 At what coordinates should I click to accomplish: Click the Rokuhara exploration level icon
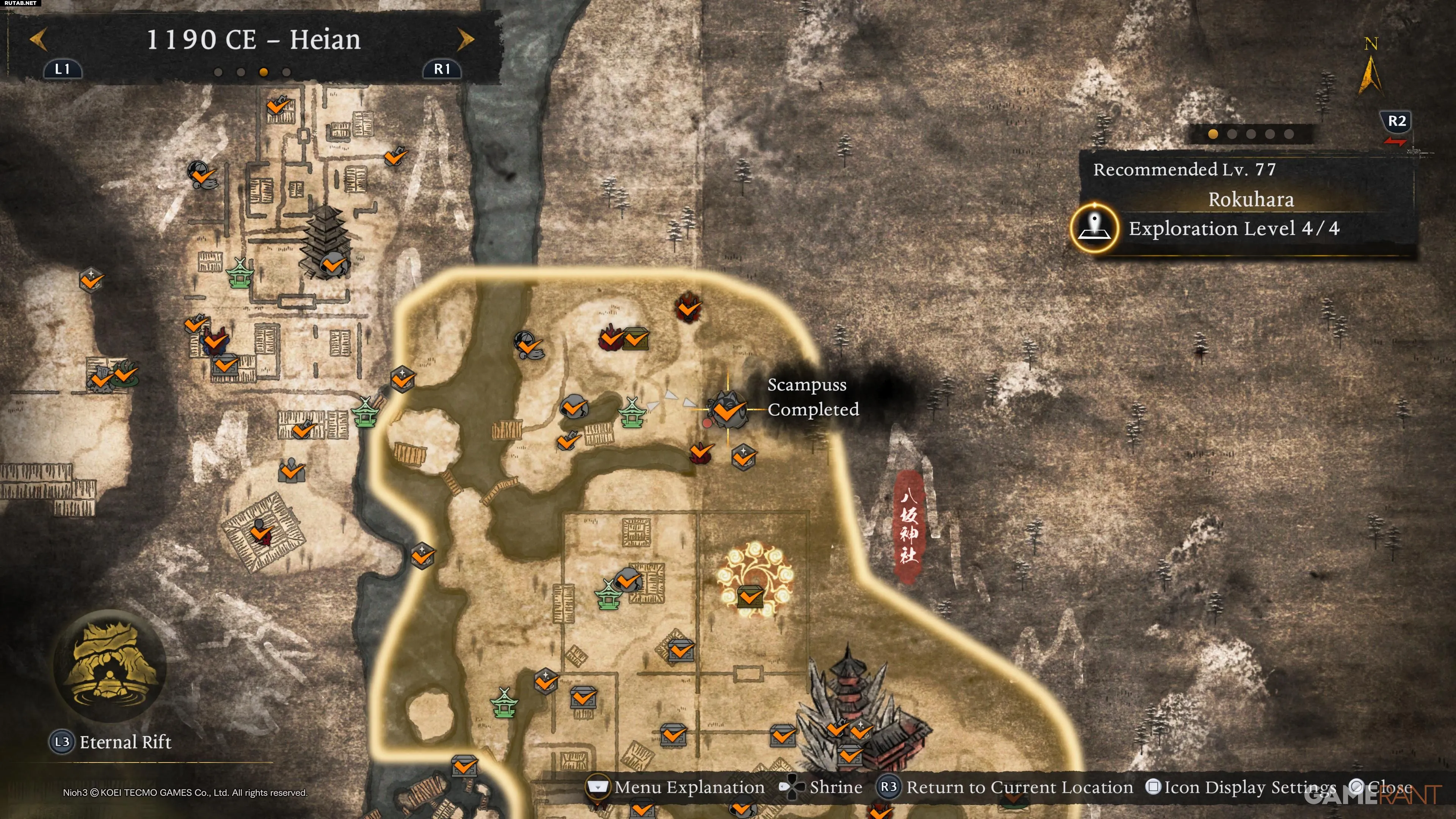1095,228
